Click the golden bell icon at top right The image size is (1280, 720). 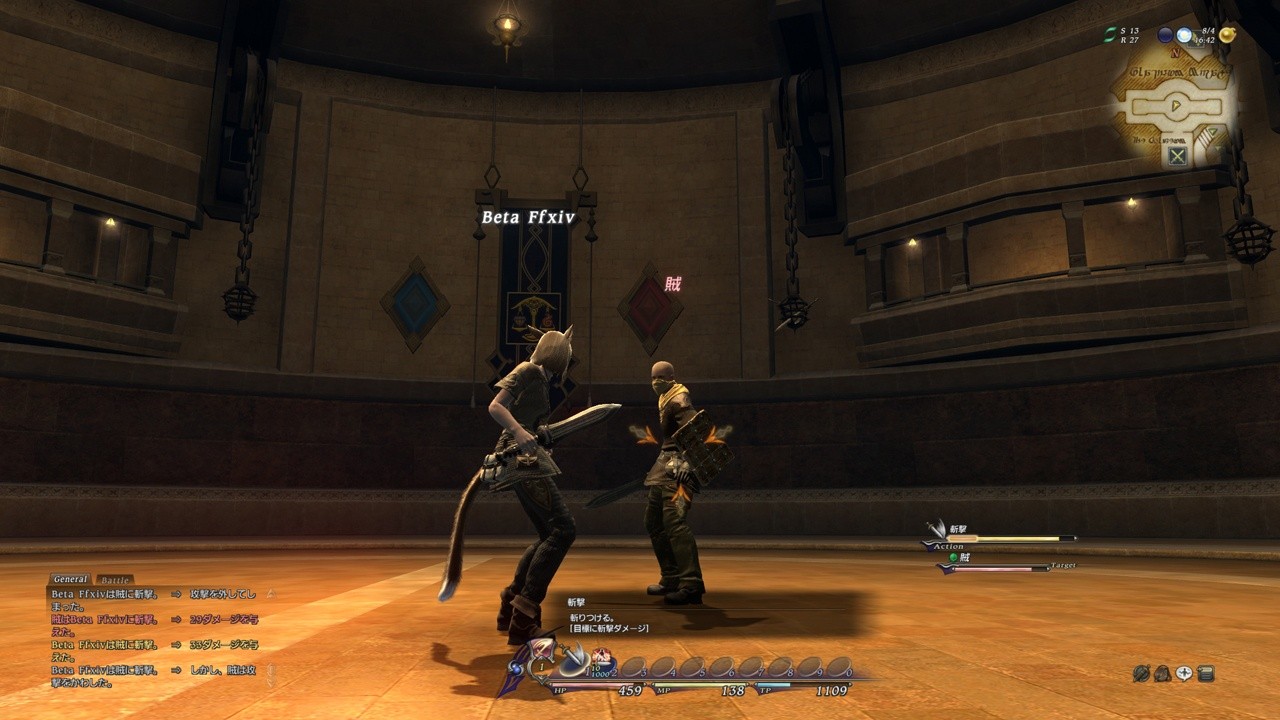[1227, 36]
